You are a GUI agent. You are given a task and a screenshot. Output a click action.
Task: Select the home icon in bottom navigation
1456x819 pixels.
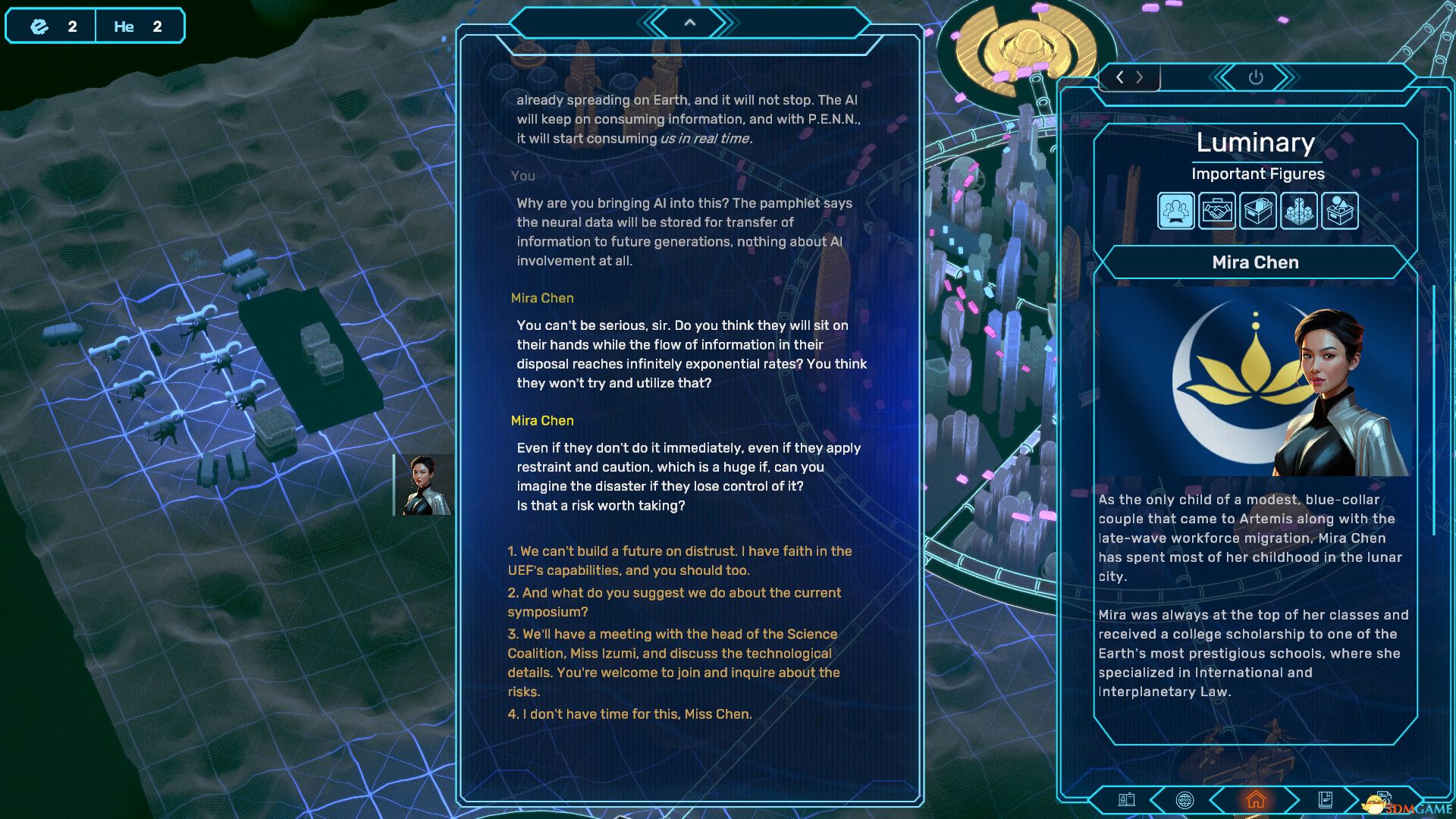[1256, 798]
